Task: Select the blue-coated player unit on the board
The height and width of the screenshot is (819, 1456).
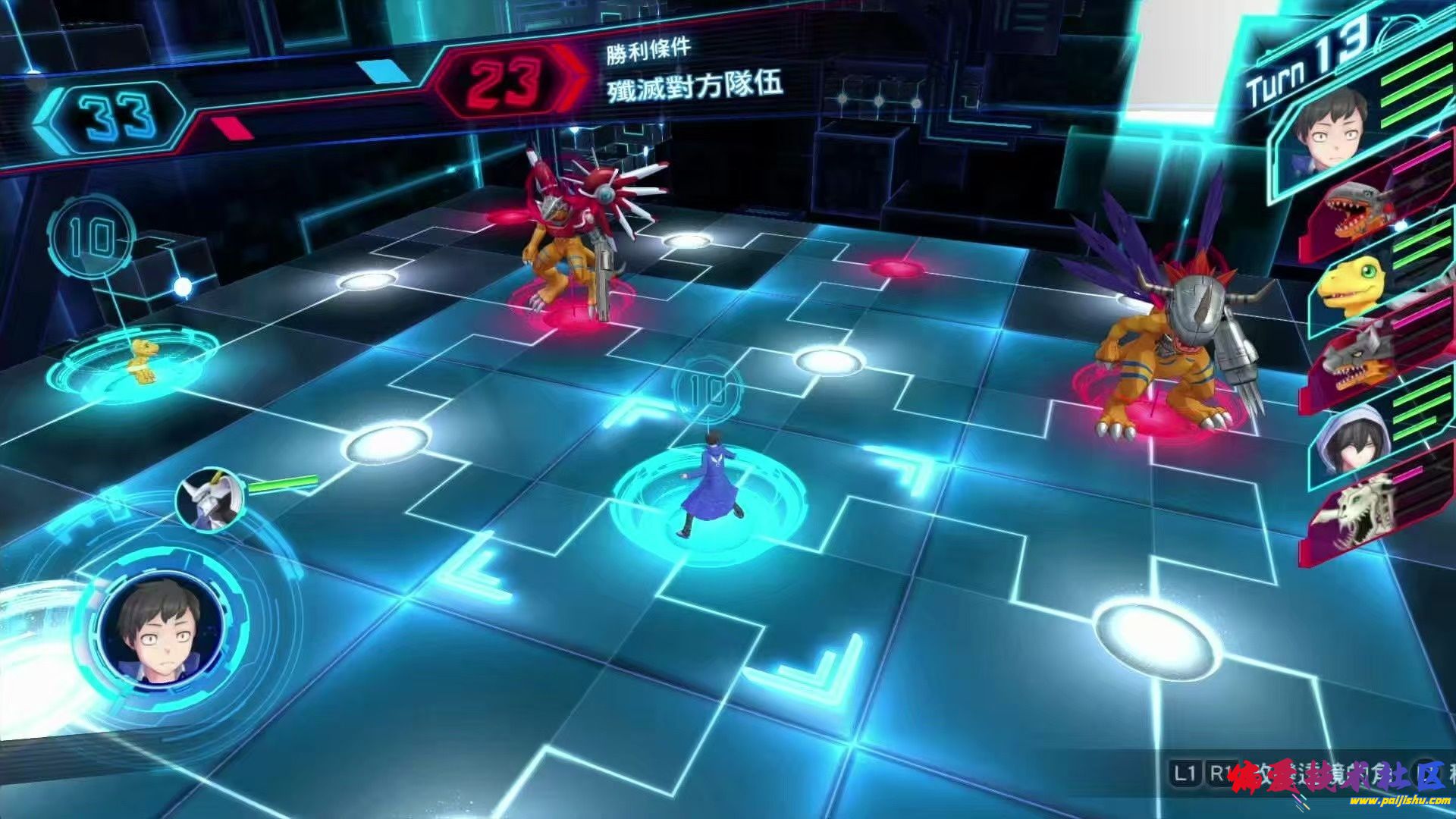Action: point(710,484)
